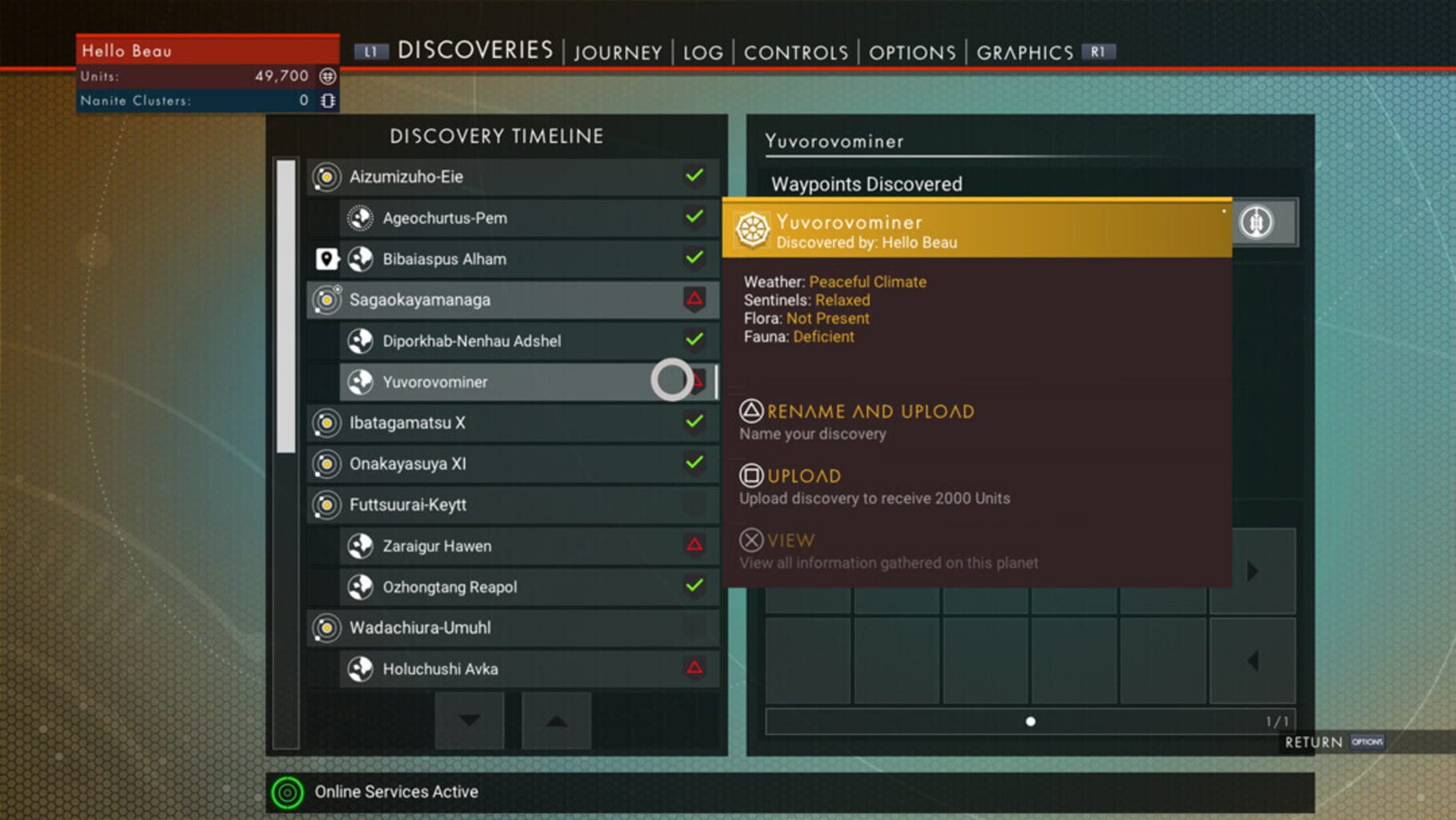Viewport: 1456px width, 820px height.
Task: Click the Online Services Active indicator icon
Action: coord(287,791)
